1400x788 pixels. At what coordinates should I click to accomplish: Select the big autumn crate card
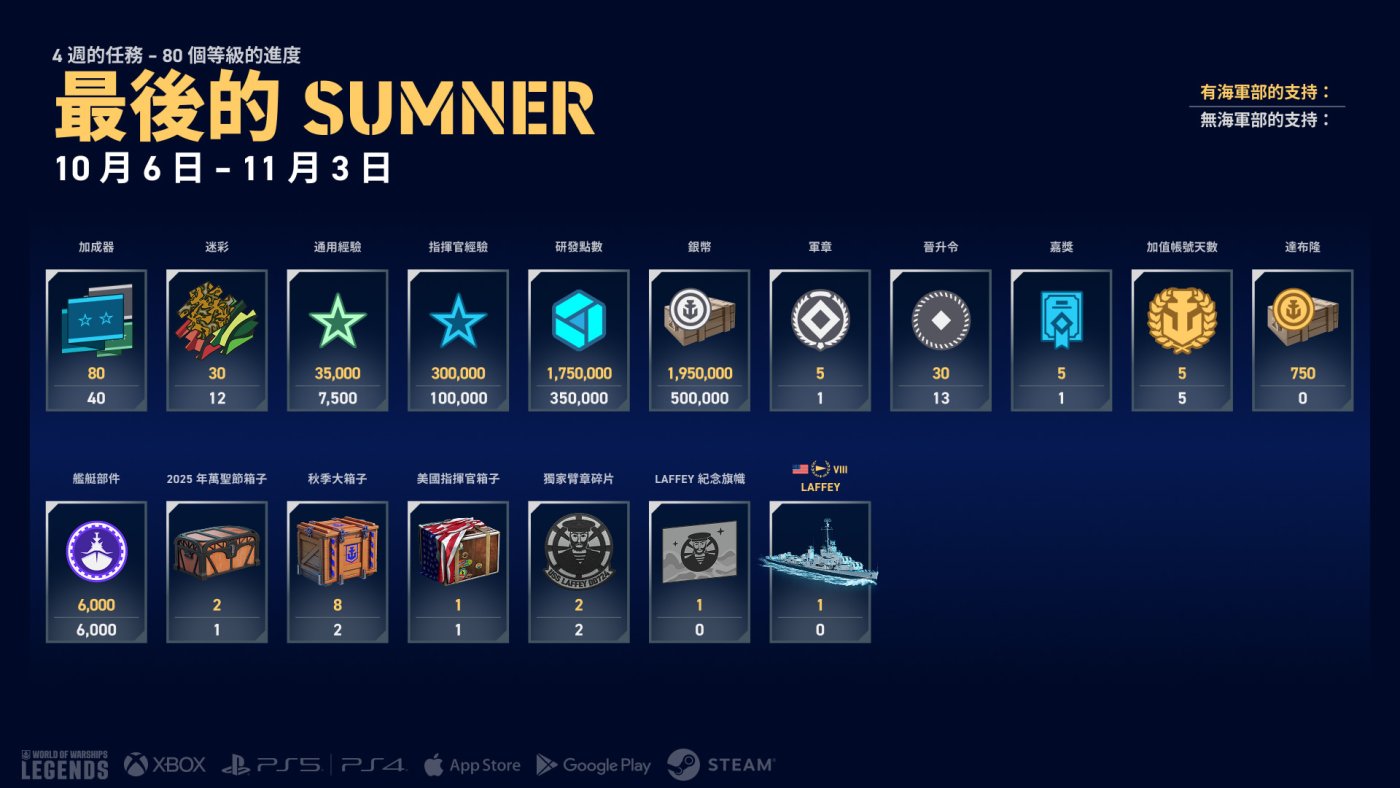[337, 572]
